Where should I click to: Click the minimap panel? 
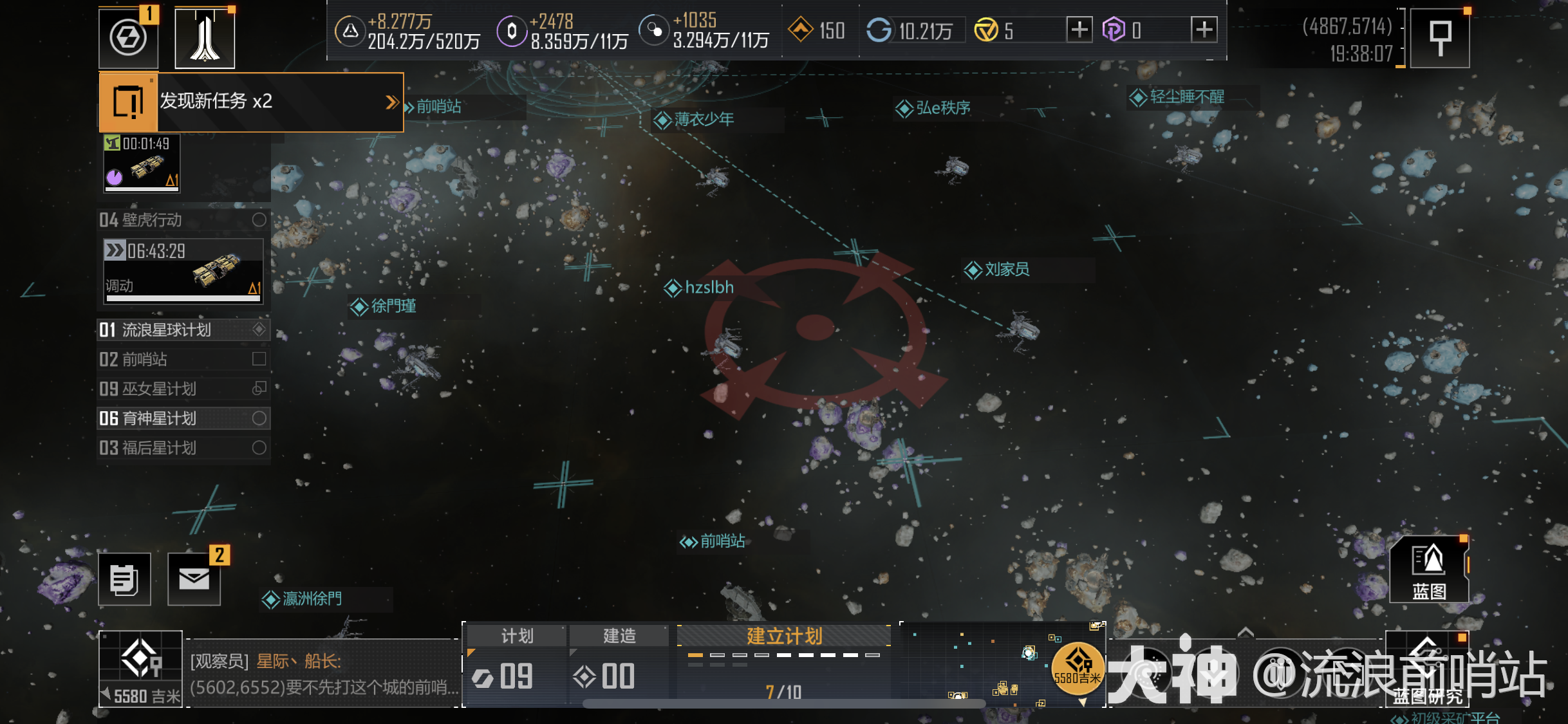tap(978, 664)
